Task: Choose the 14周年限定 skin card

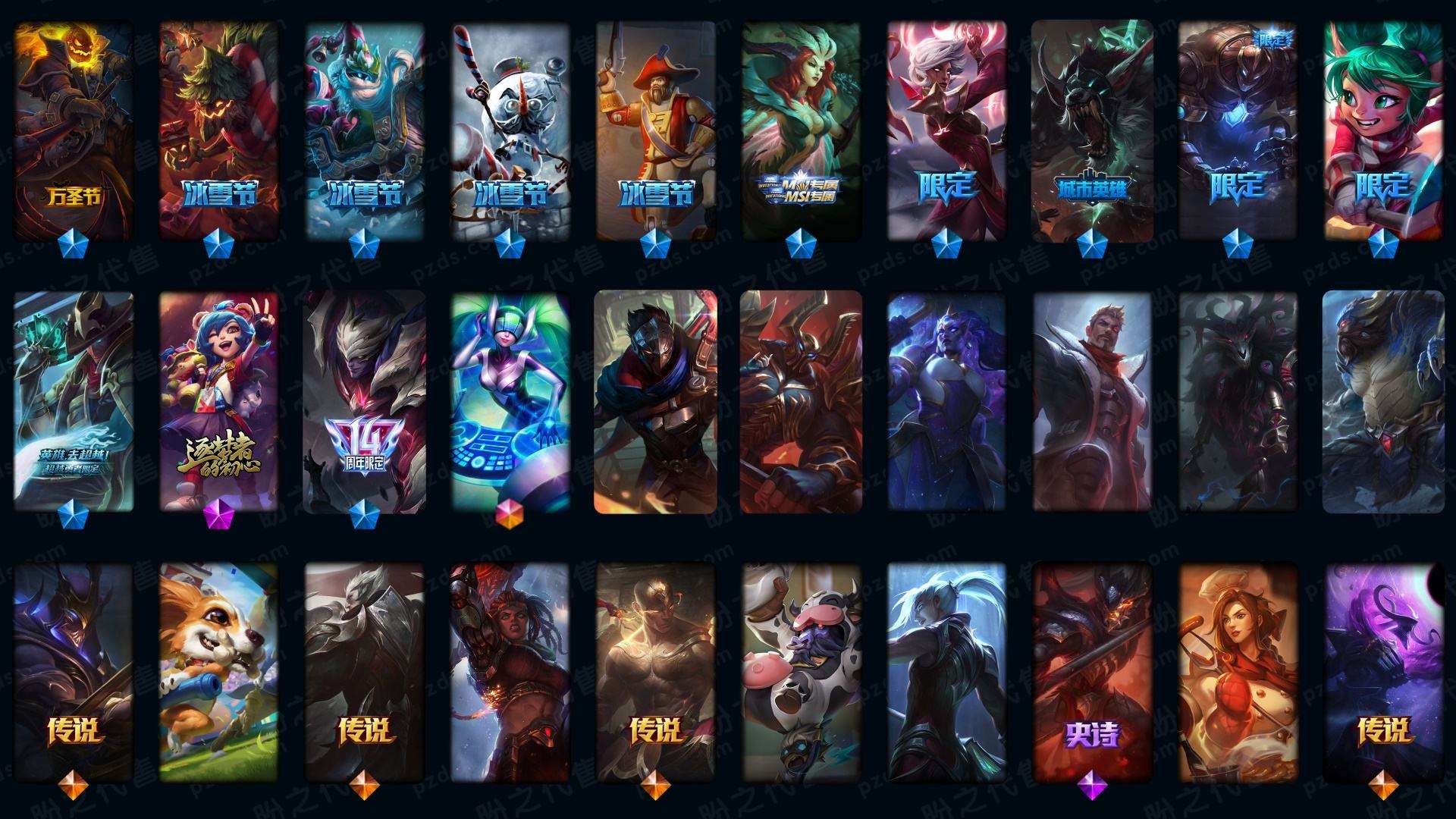Action: click(x=364, y=402)
